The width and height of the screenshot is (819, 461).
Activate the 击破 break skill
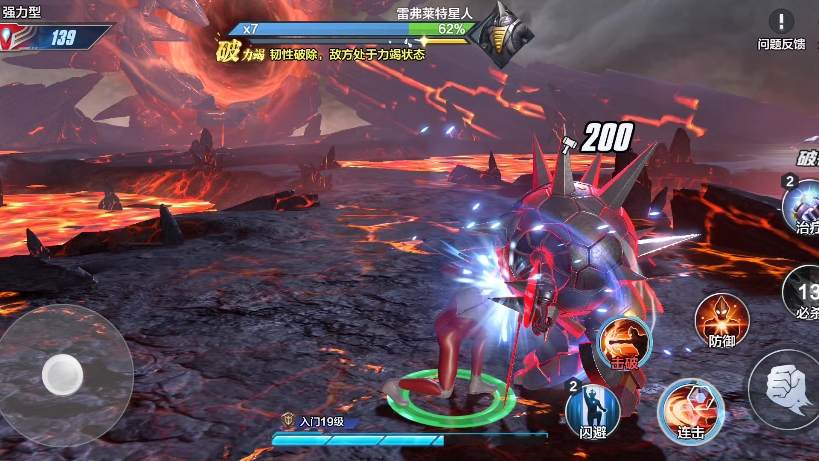626,343
